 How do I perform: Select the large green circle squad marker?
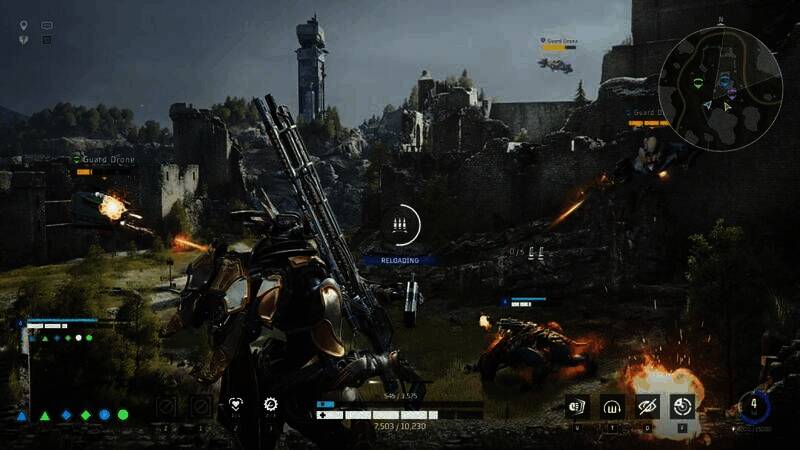click(123, 415)
